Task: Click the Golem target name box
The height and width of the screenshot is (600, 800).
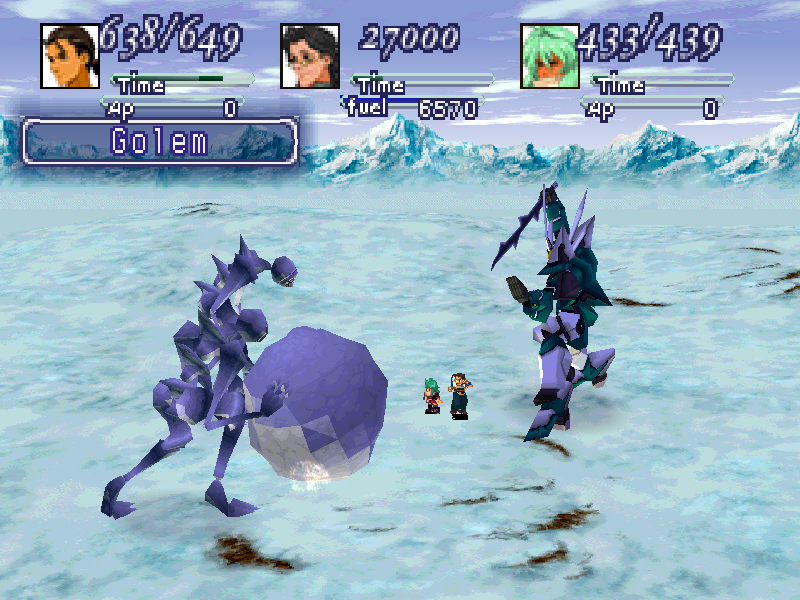Action: coord(160,141)
